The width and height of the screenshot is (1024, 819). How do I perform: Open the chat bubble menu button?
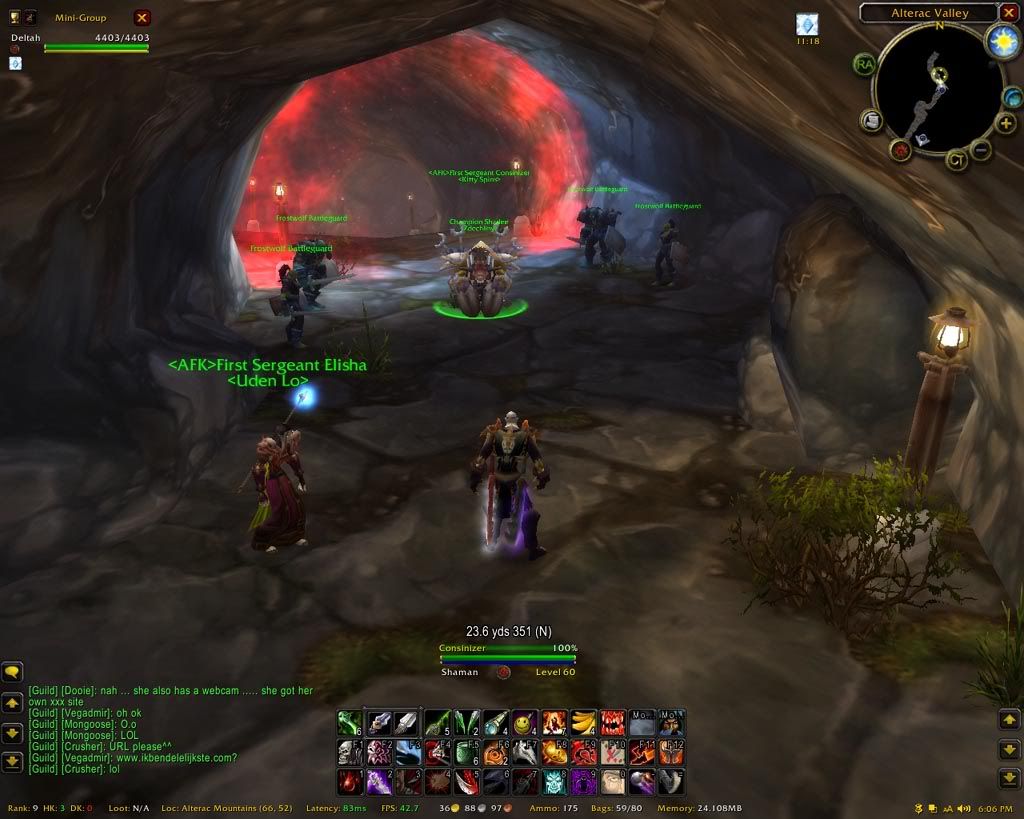12,673
